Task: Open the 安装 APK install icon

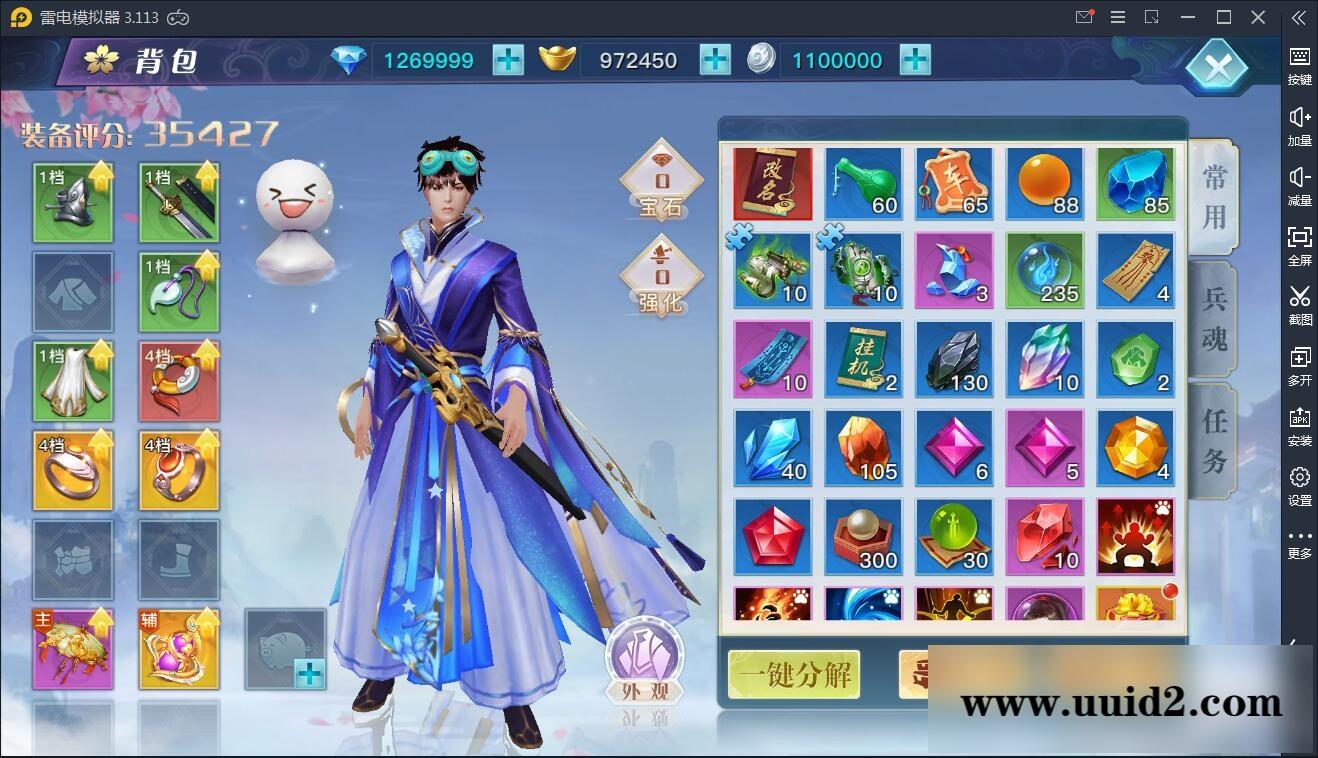Action: pyautogui.click(x=1299, y=425)
